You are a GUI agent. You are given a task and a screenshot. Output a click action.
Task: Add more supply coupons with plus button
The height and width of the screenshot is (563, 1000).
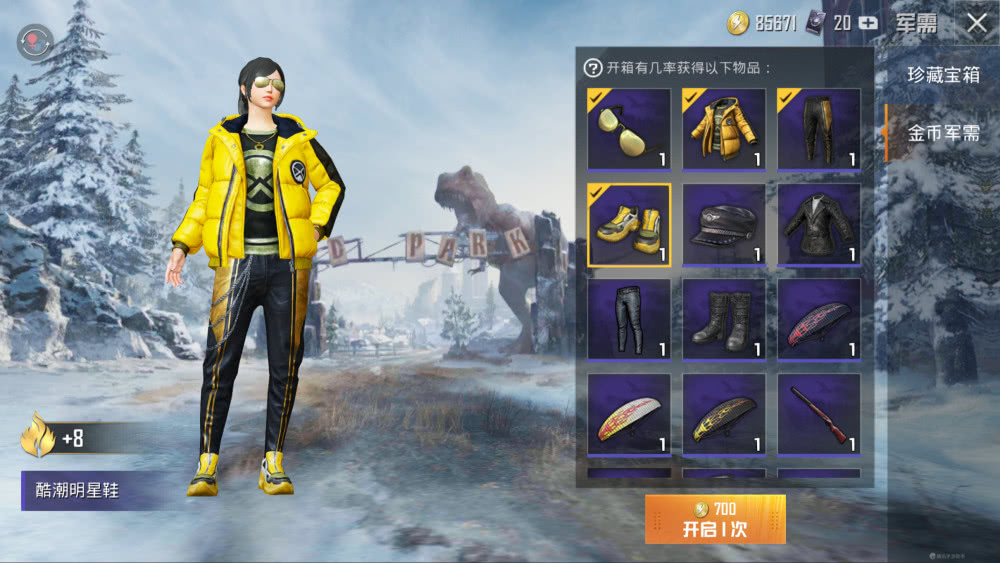(868, 23)
